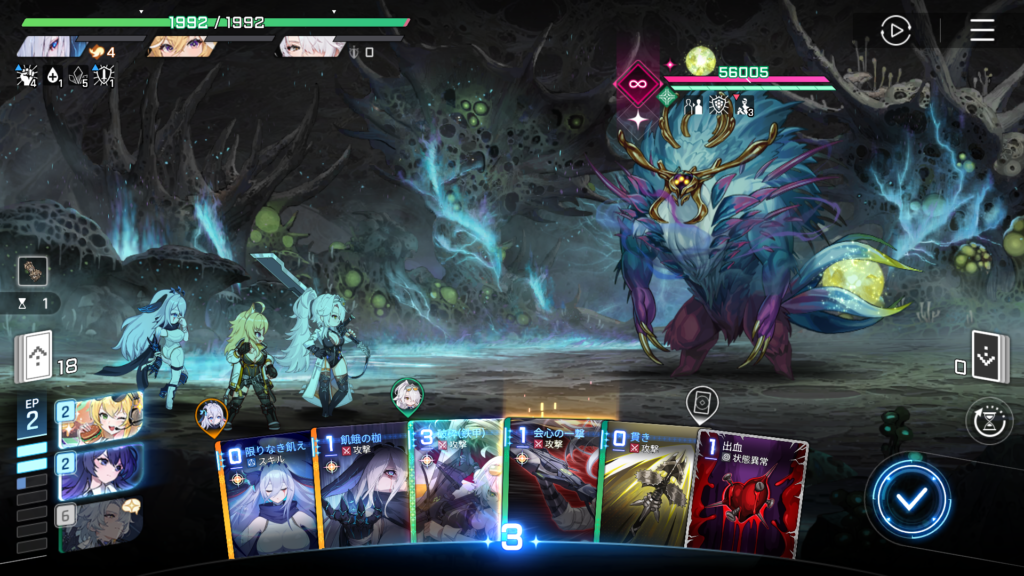
Task: Select the 会心の一撃 attack card
Action: (550, 484)
